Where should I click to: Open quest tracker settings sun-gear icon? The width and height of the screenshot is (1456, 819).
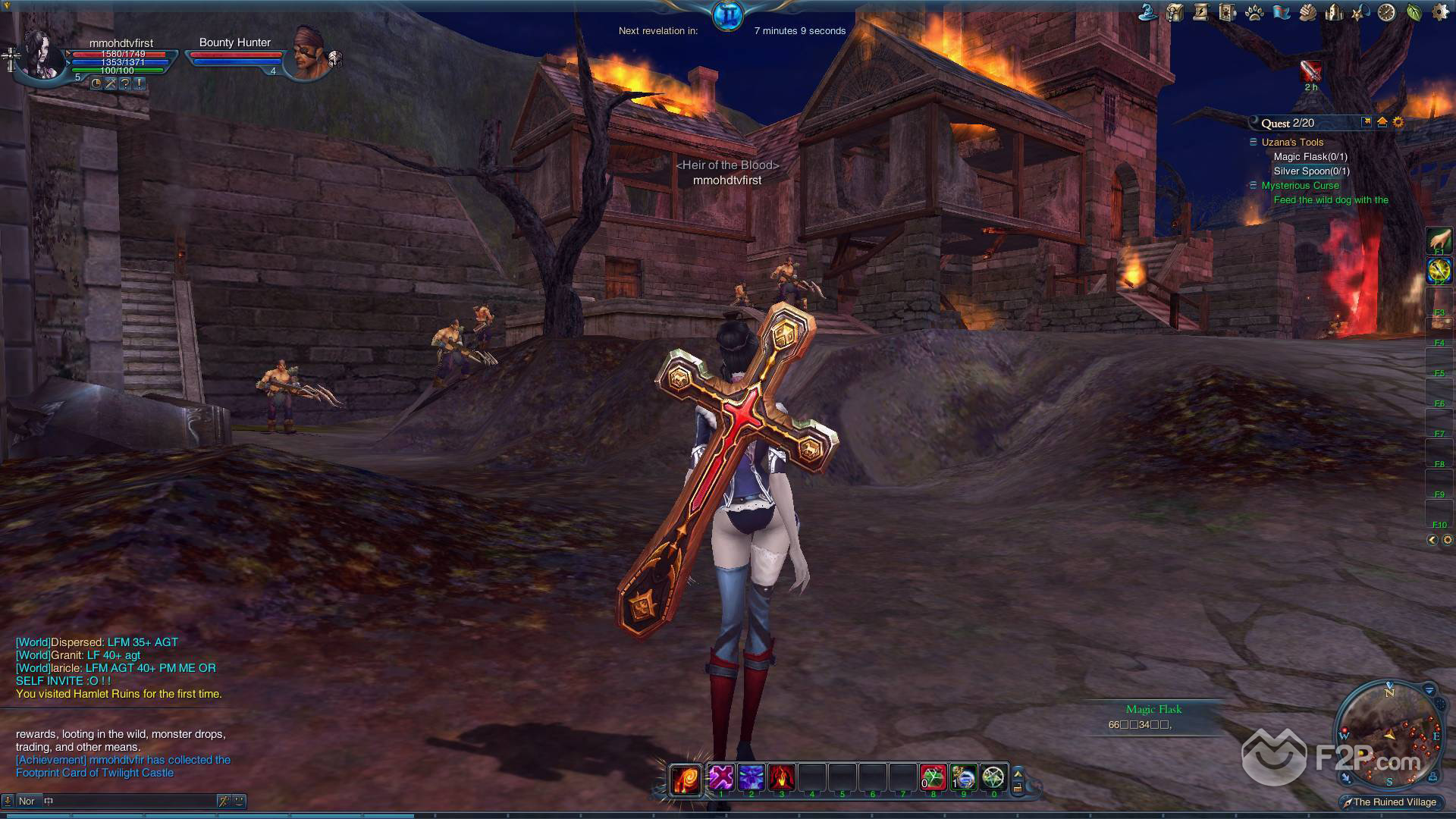click(1398, 122)
